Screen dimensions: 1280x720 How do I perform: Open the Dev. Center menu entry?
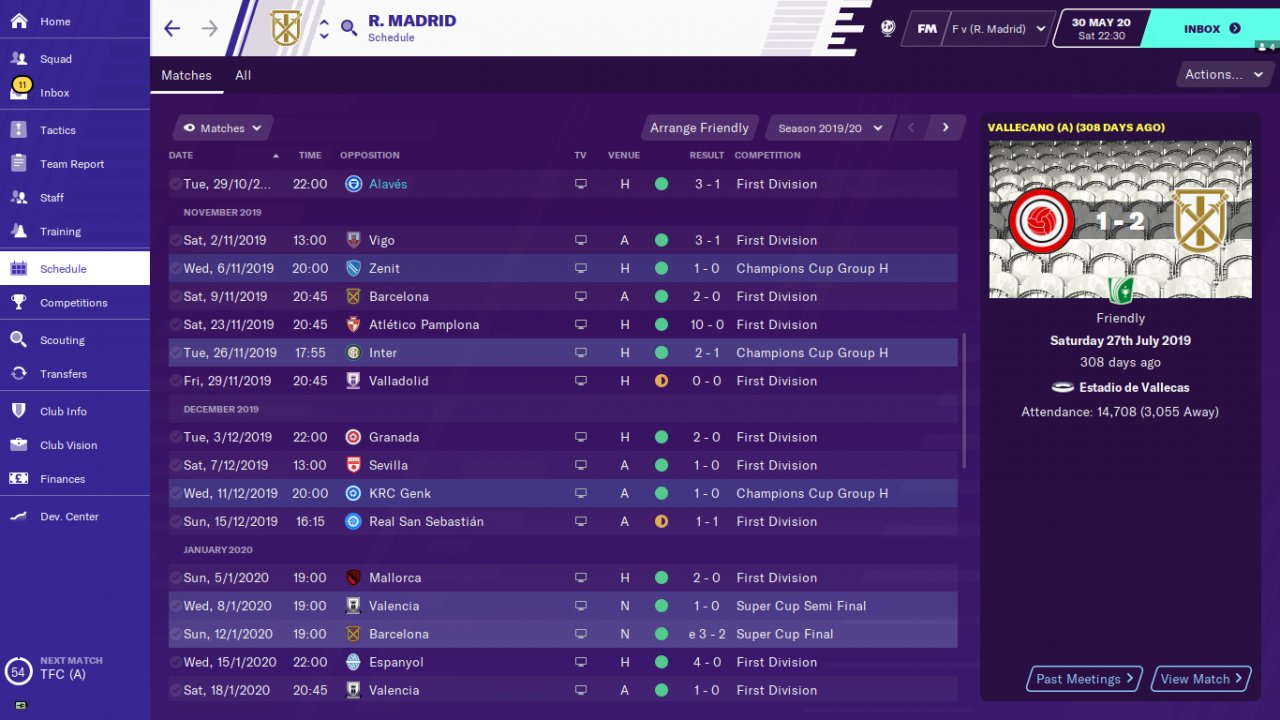pyautogui.click(x=69, y=517)
